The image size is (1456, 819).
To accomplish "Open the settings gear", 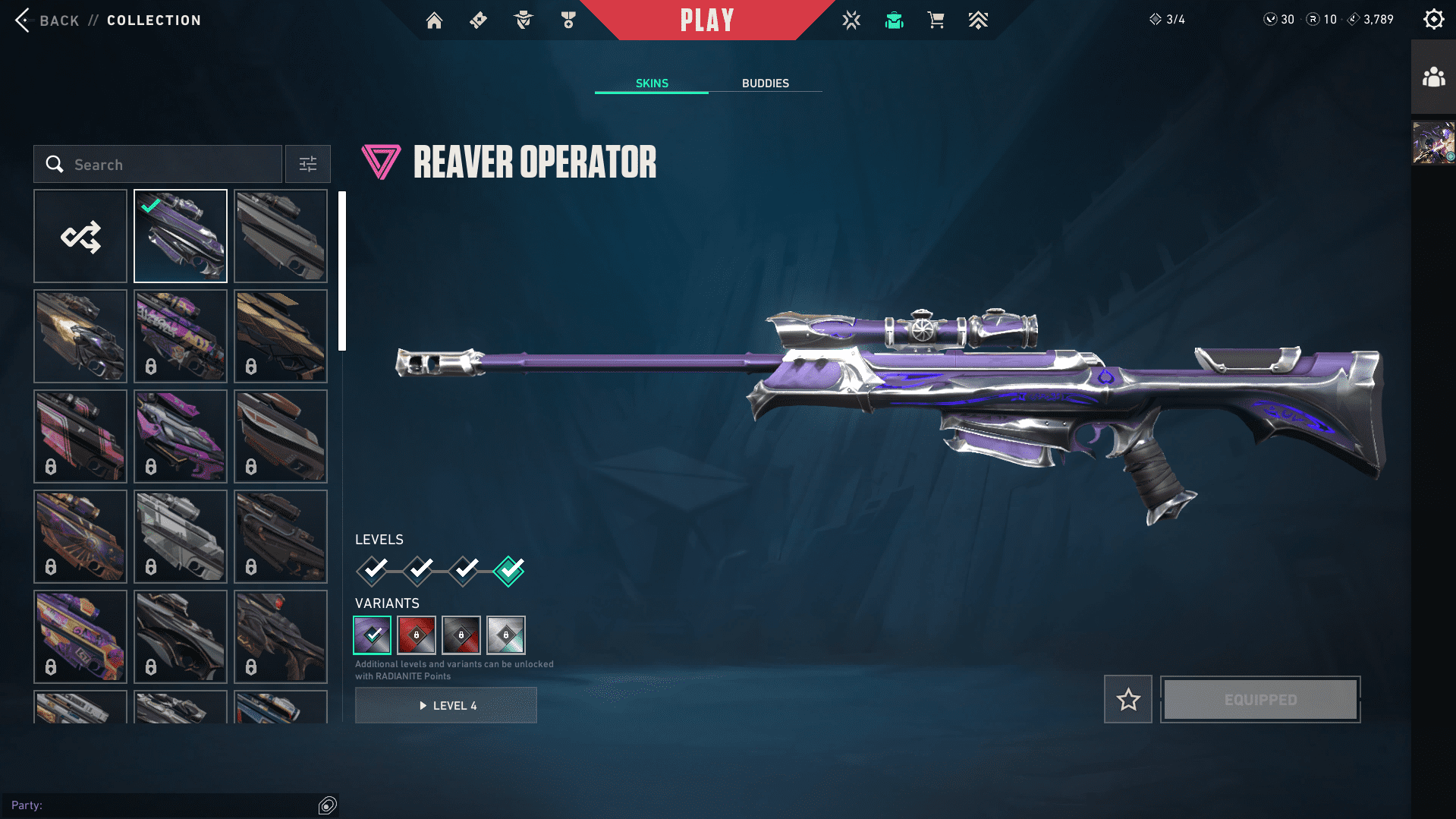I will [1433, 20].
